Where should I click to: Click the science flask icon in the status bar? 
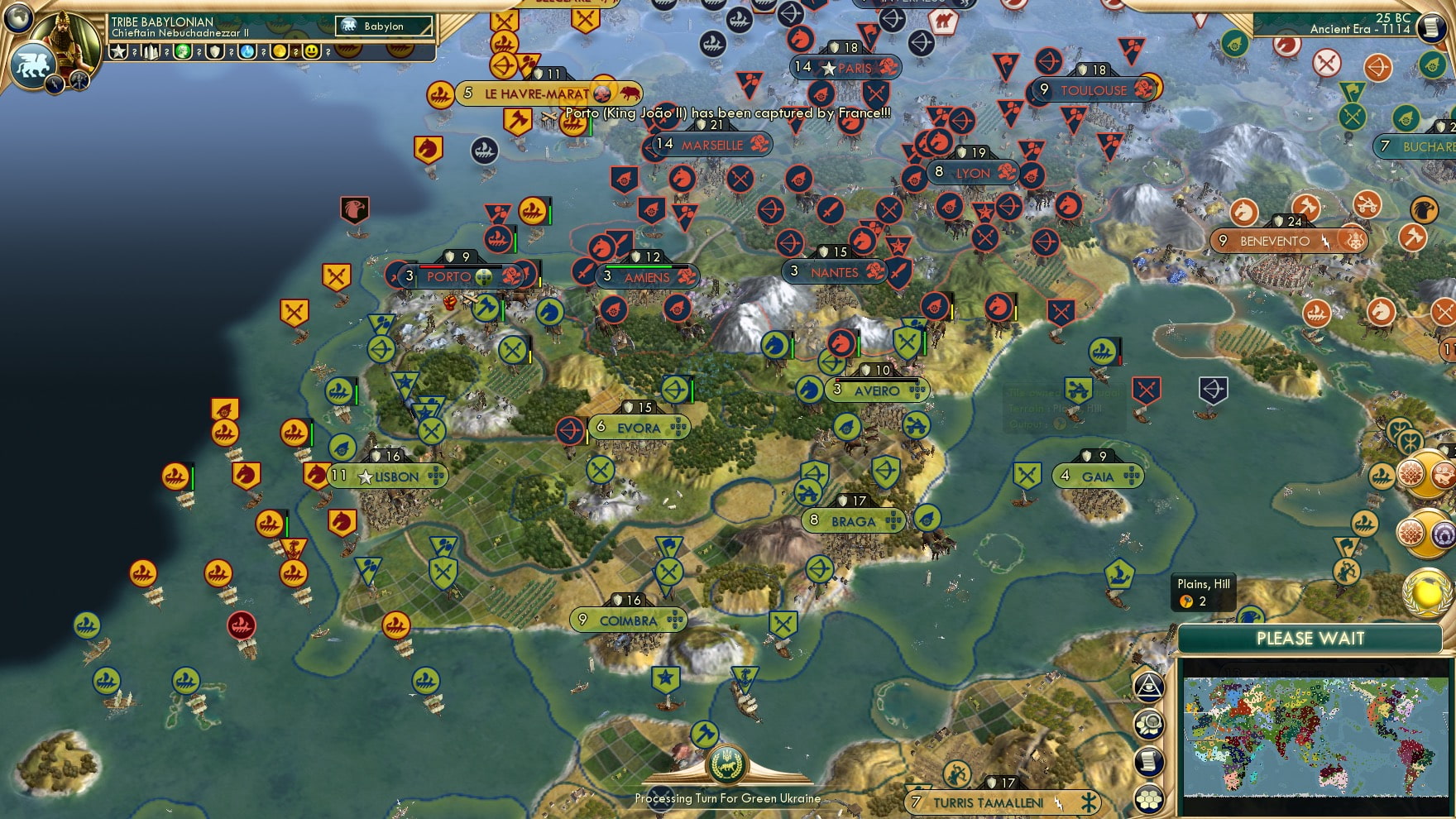(247, 53)
